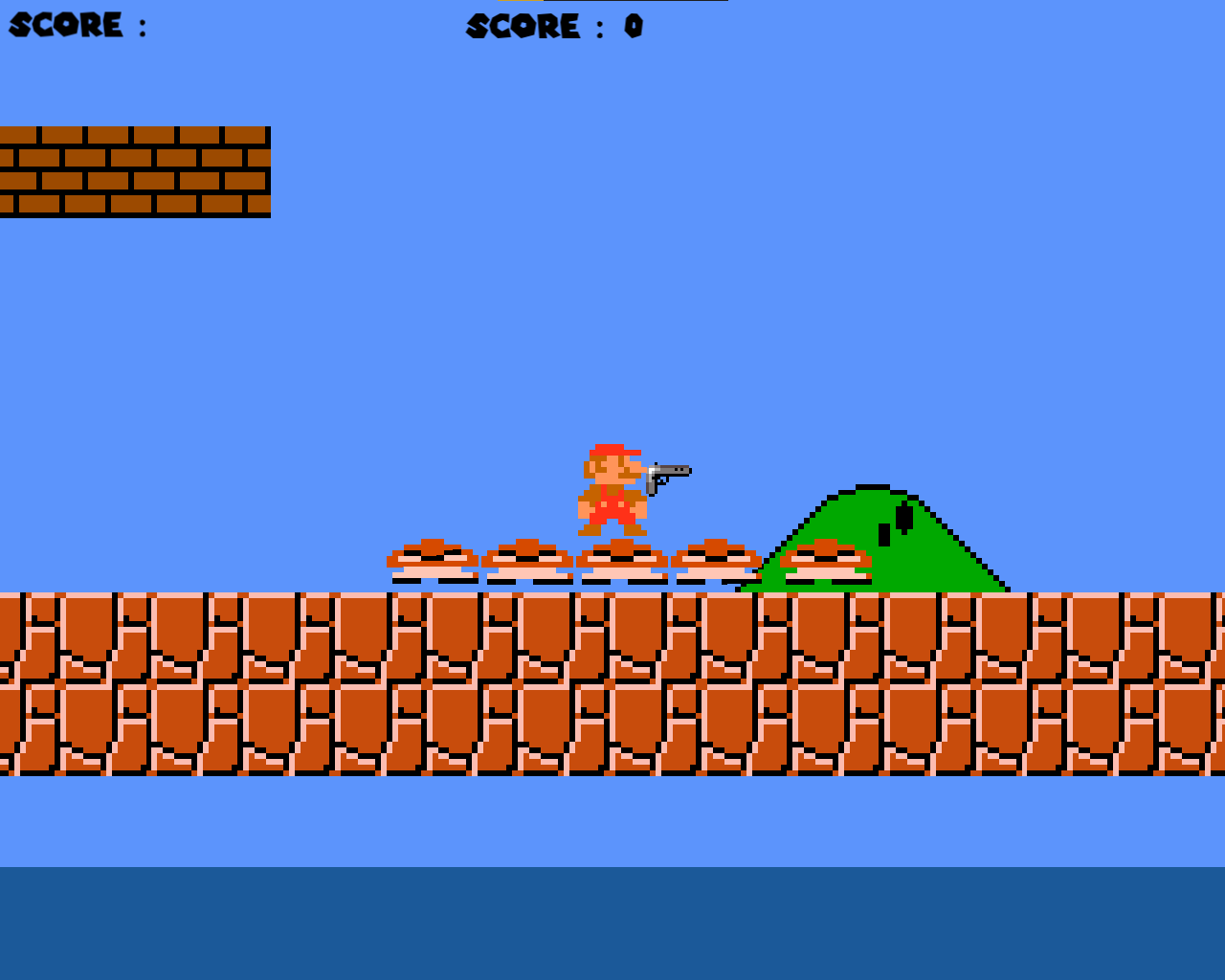Viewport: 1225px width, 980px height.
Task: Click the floating brick wall top-left
Action: tap(134, 170)
